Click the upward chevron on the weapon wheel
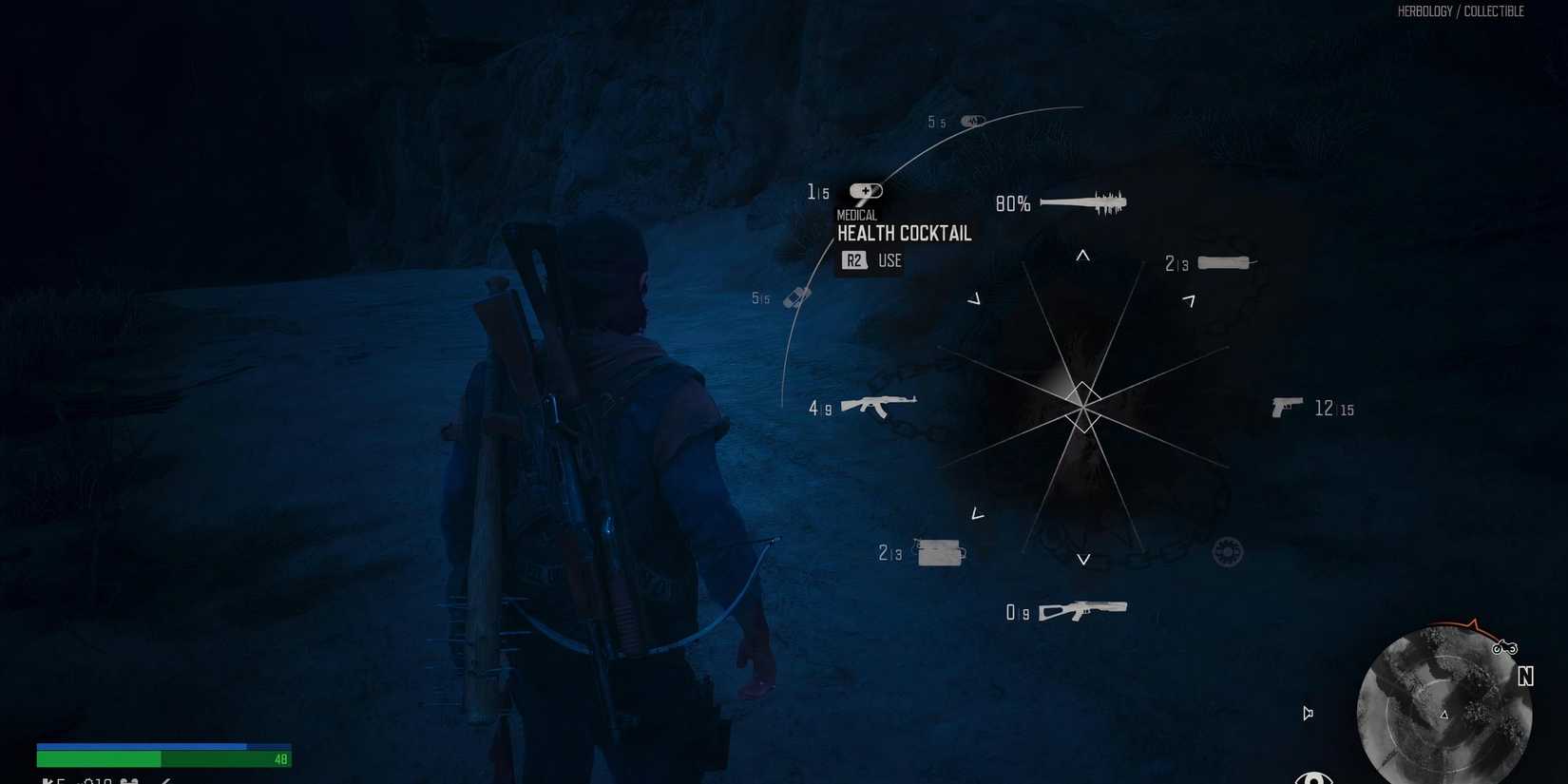The width and height of the screenshot is (1568, 784). (1082, 255)
